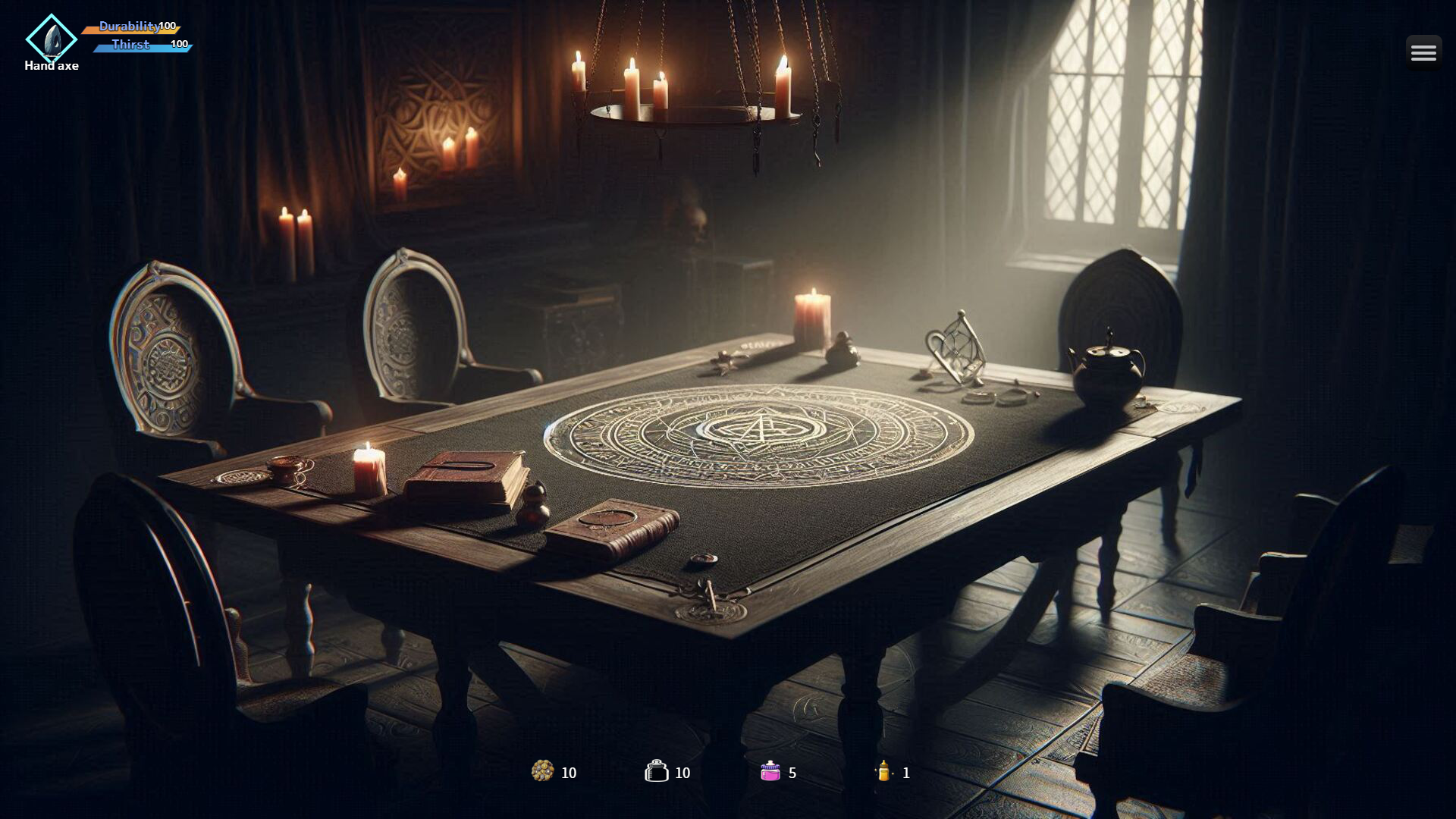Image resolution: width=1456 pixels, height=819 pixels.
Task: Click the coin count showing 10
Action: tap(569, 773)
